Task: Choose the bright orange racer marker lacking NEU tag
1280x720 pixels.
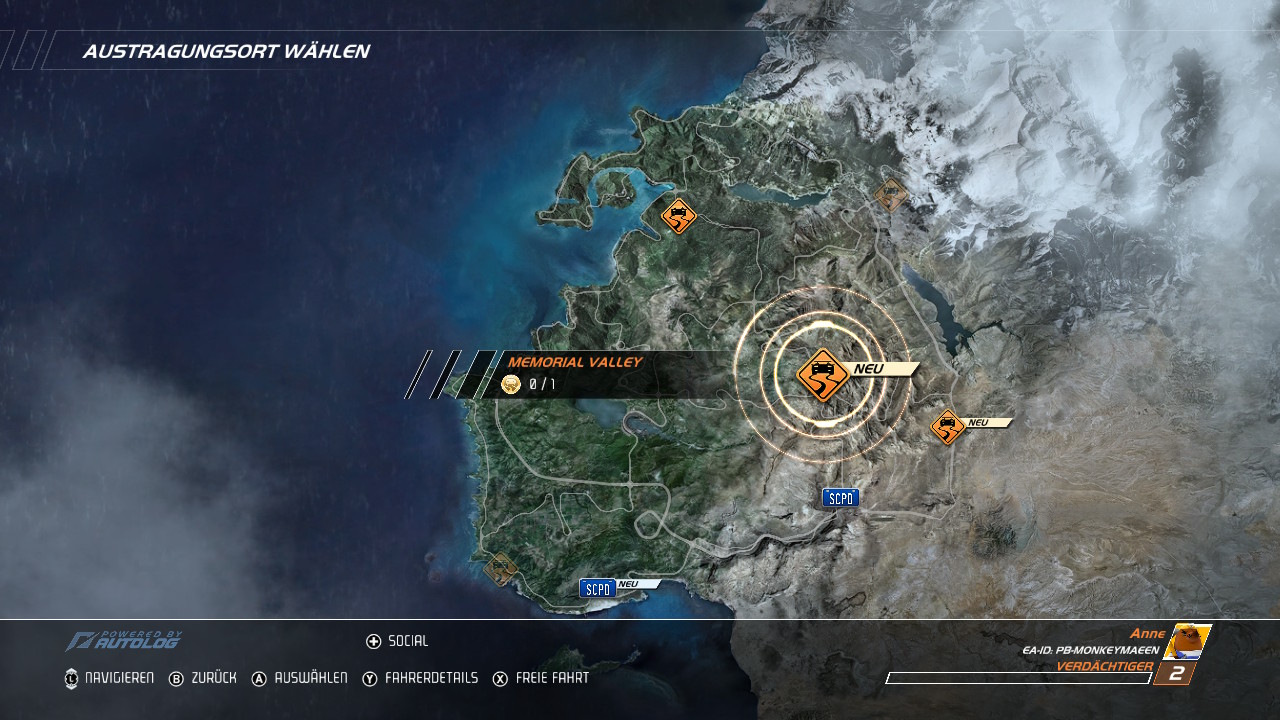Action: point(679,215)
